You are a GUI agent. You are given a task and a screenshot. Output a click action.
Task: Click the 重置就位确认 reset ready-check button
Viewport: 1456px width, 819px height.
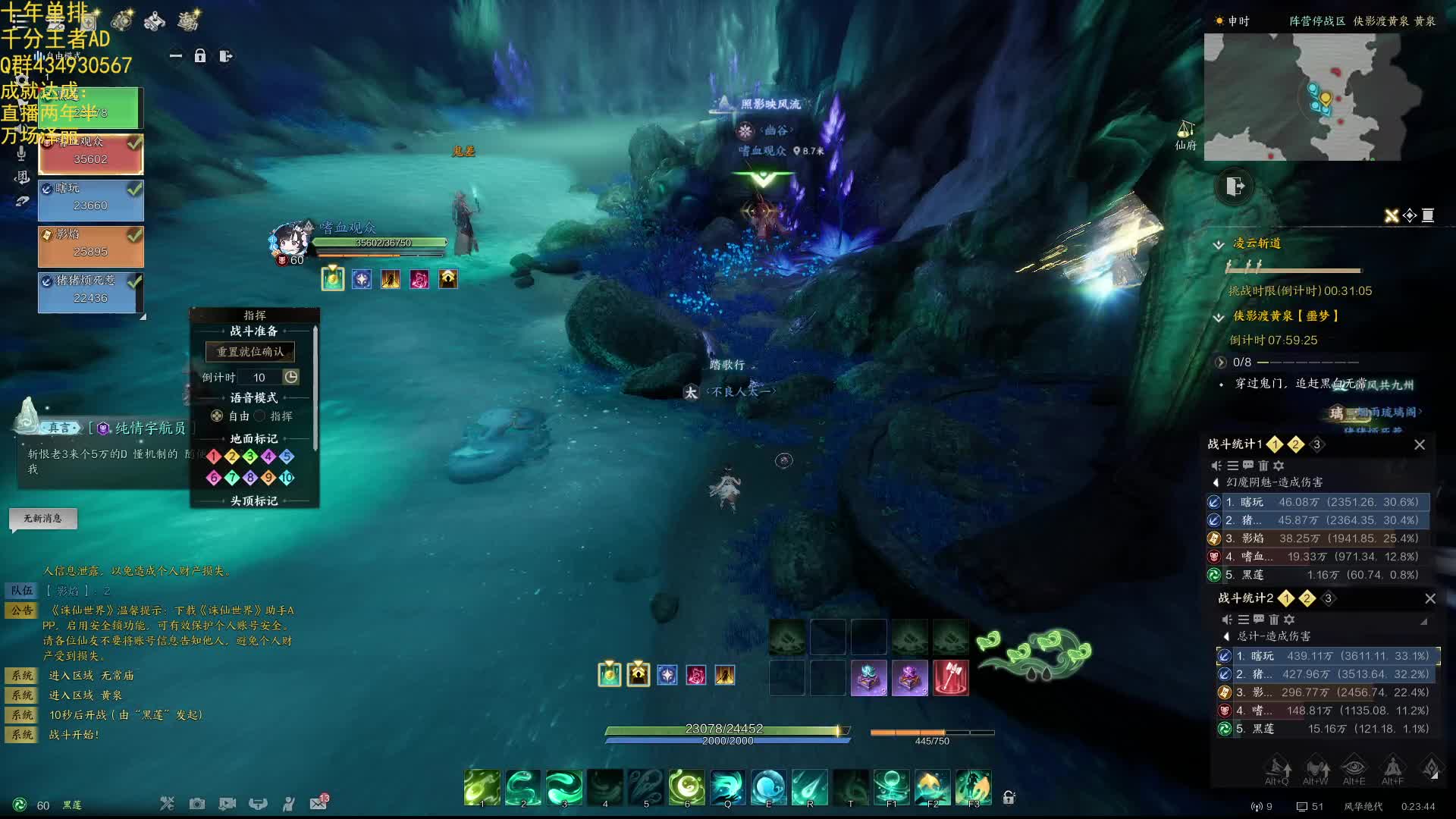click(250, 352)
